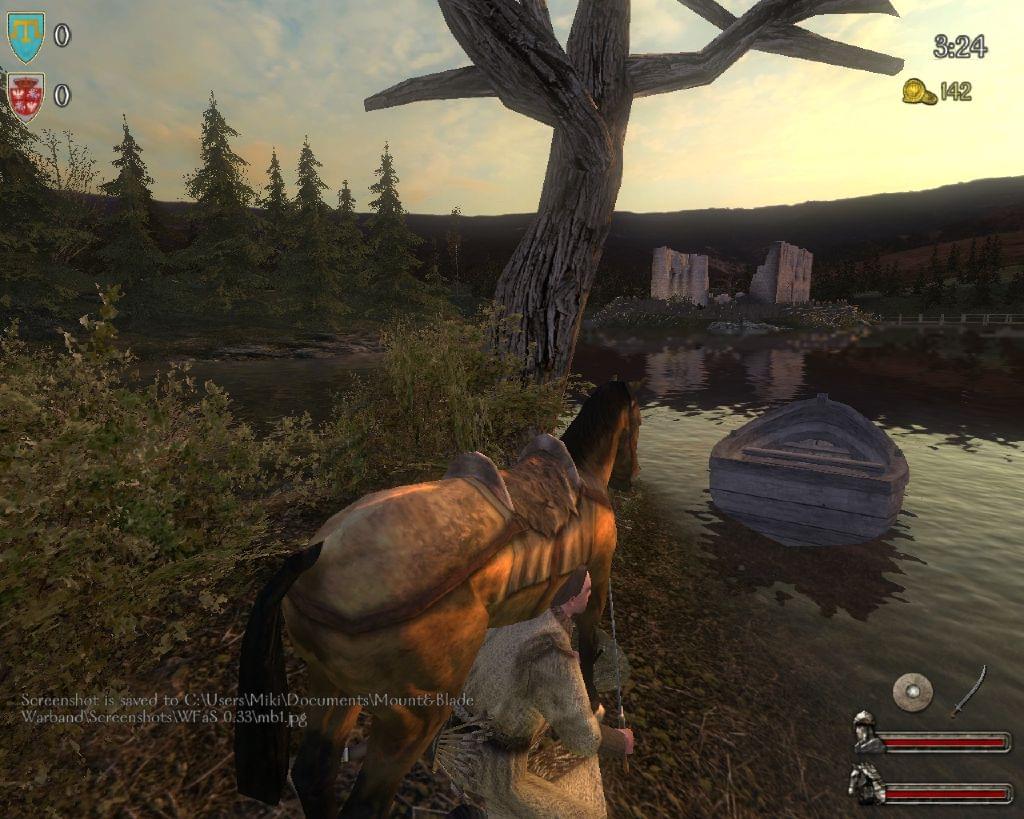Choose the curved sabre weapon icon

coord(969,691)
